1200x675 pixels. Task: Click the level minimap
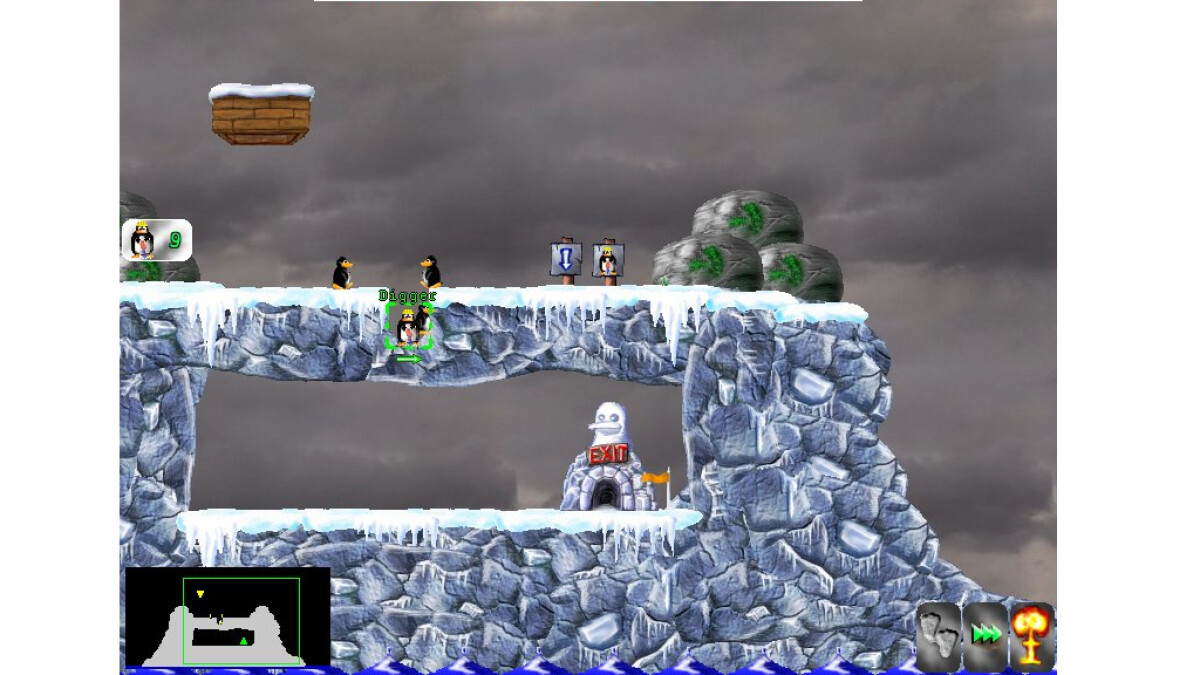227,617
